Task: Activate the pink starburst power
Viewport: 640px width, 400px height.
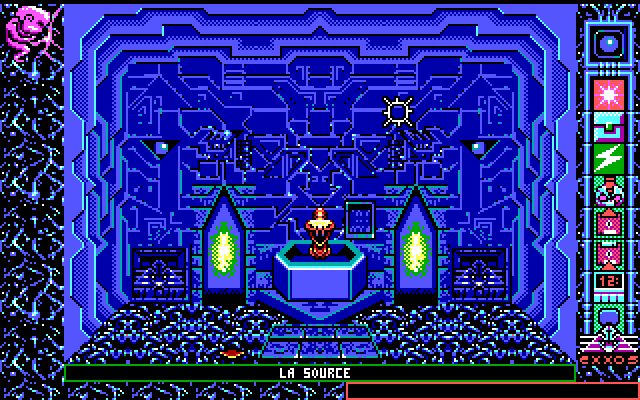Action: pyautogui.click(x=607, y=93)
